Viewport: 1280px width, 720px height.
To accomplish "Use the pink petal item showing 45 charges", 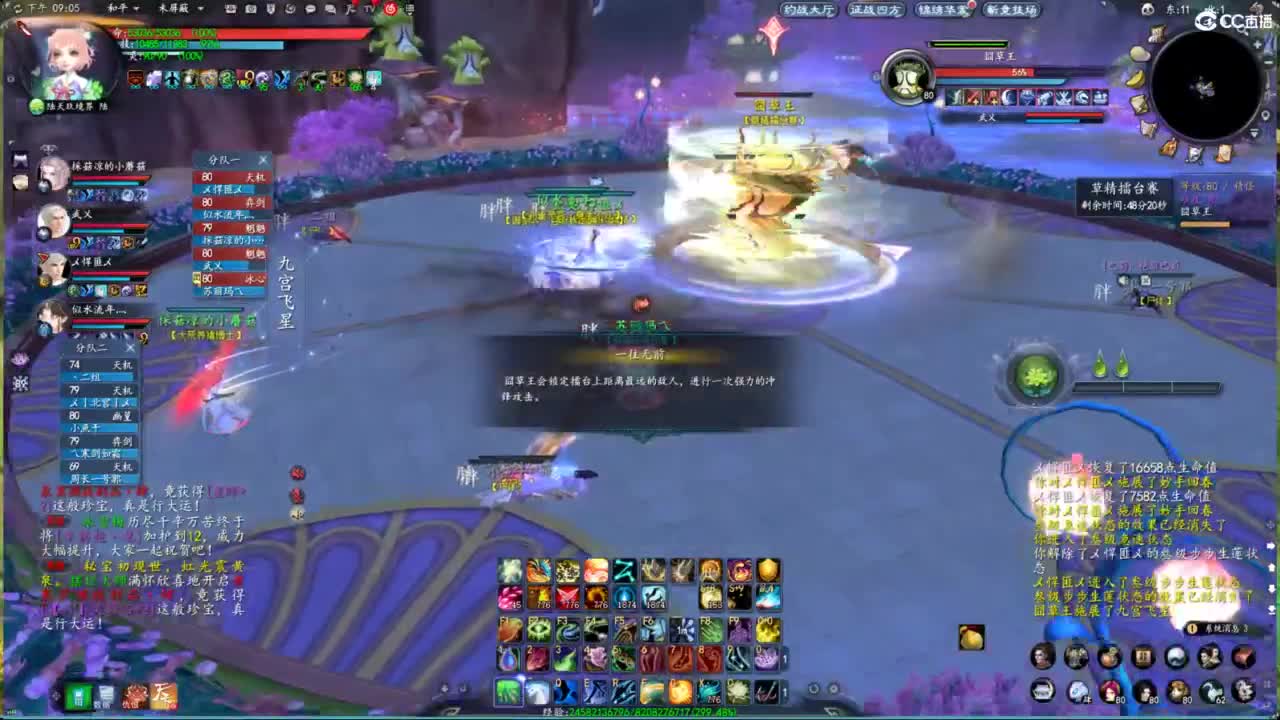I will 508,596.
